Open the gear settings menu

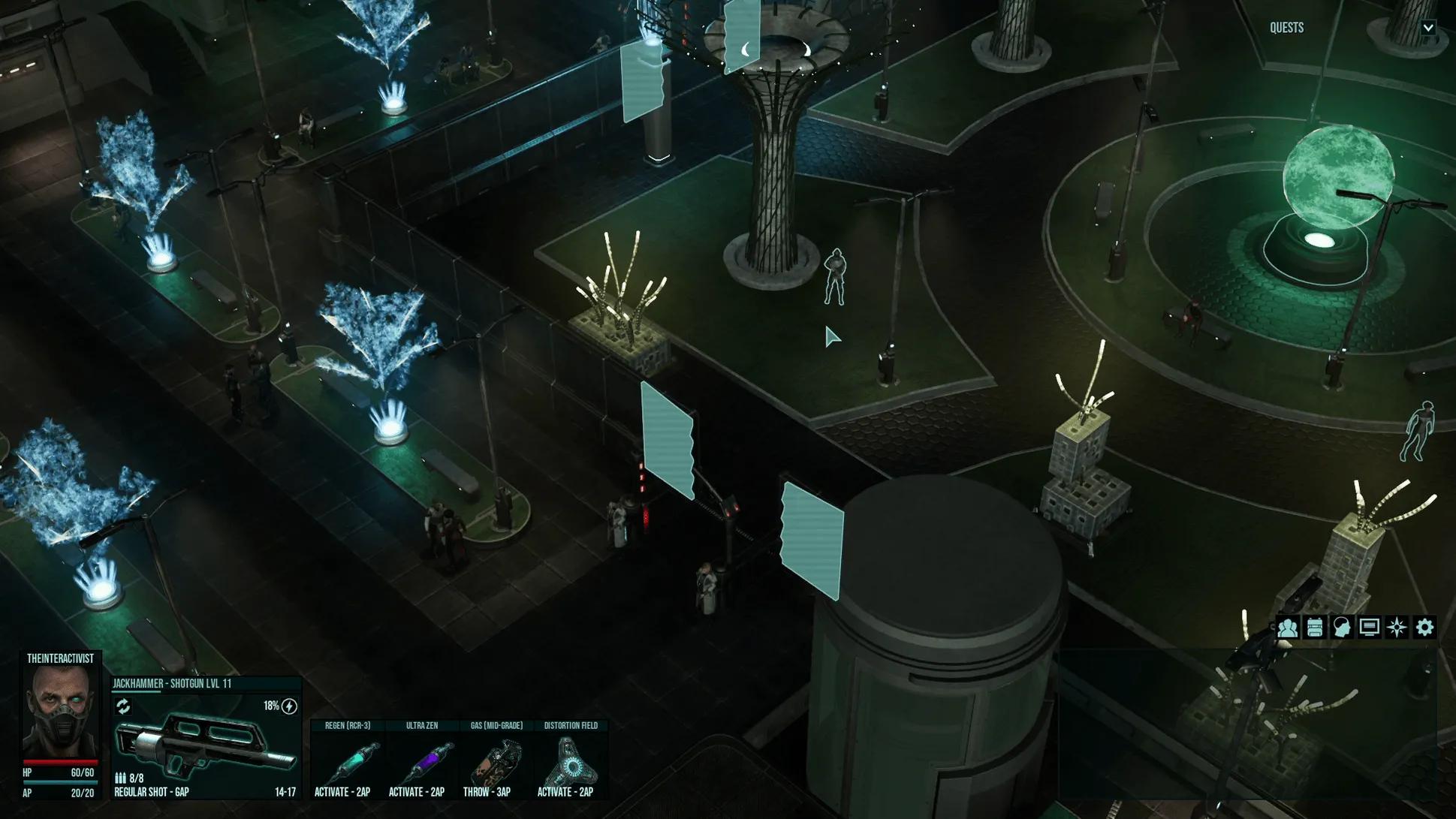(x=1424, y=628)
